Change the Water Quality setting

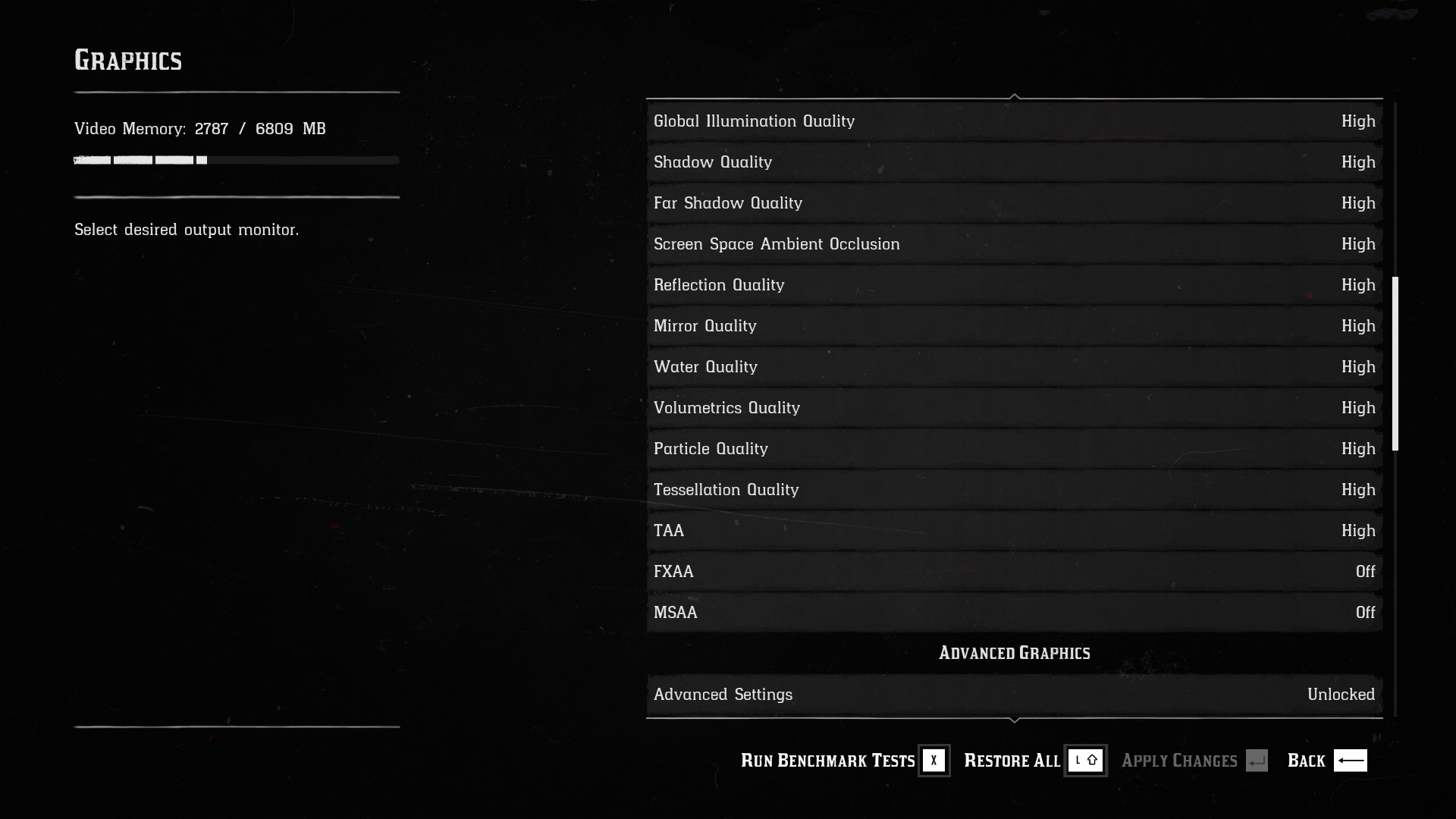pyautogui.click(x=1014, y=367)
